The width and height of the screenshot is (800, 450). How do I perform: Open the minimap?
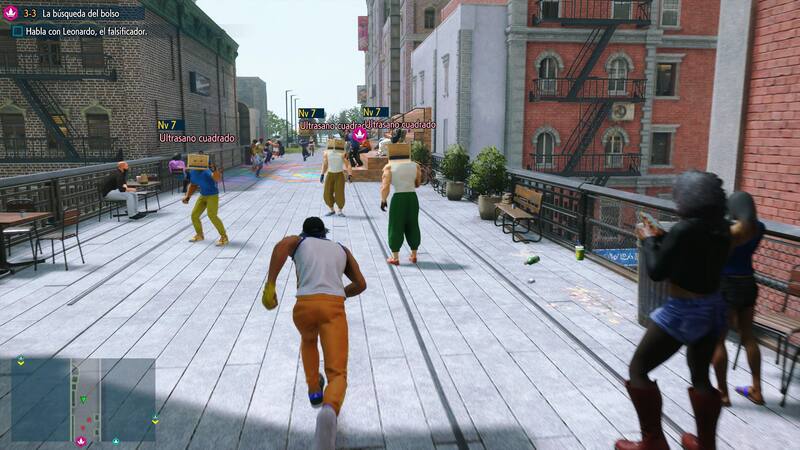tap(83, 400)
